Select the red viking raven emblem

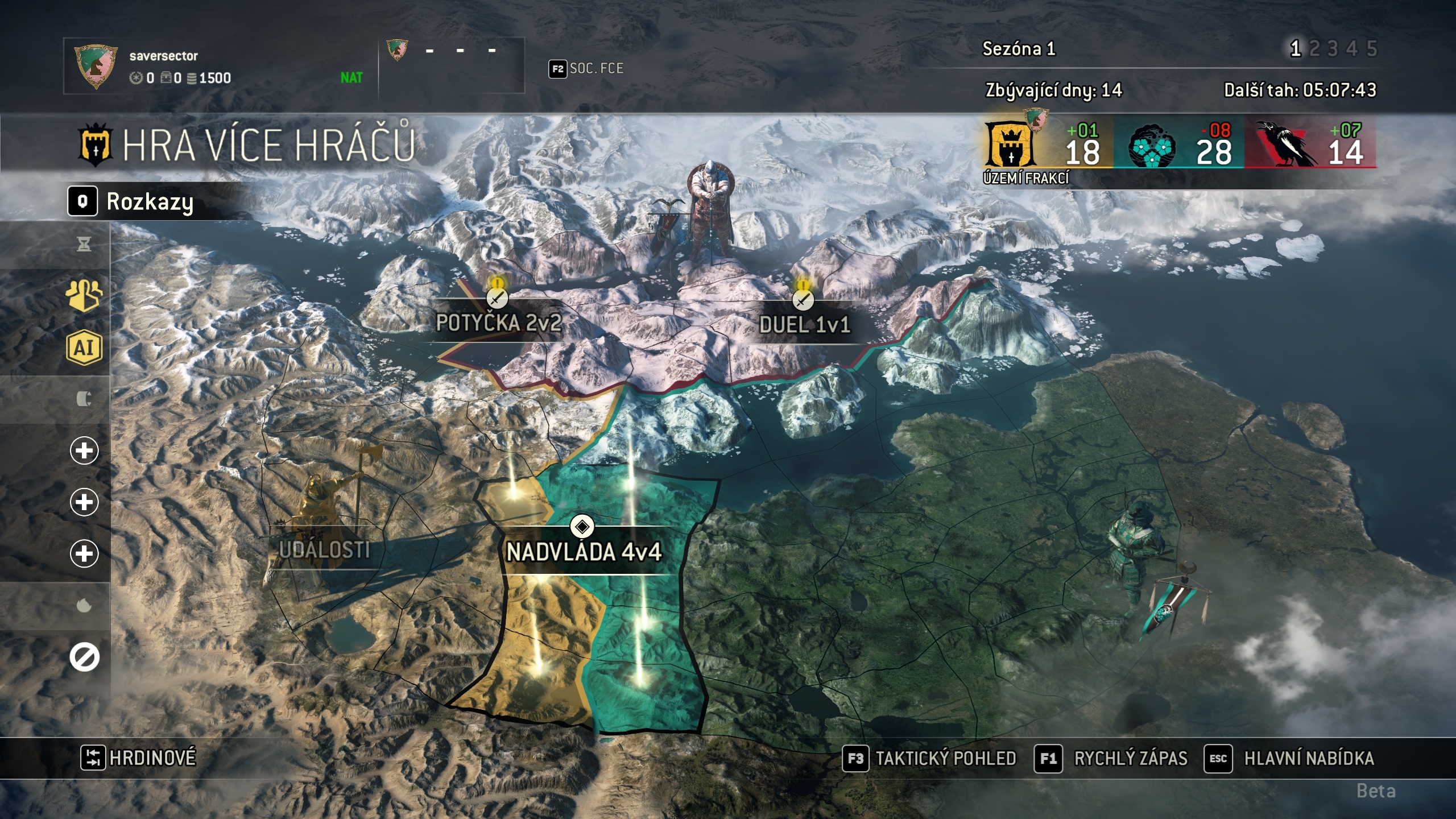tap(1287, 146)
